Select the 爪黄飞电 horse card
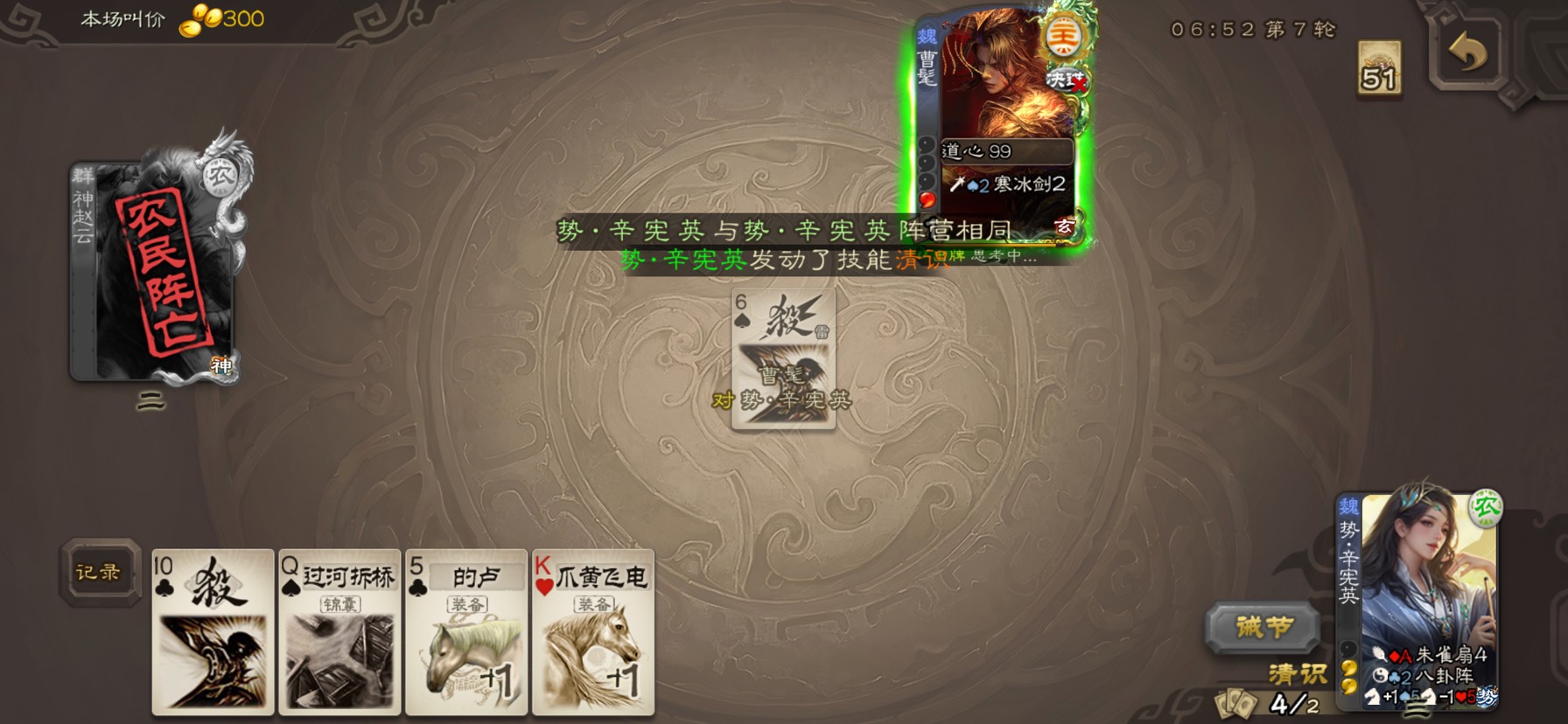The height and width of the screenshot is (724, 1568). click(593, 631)
